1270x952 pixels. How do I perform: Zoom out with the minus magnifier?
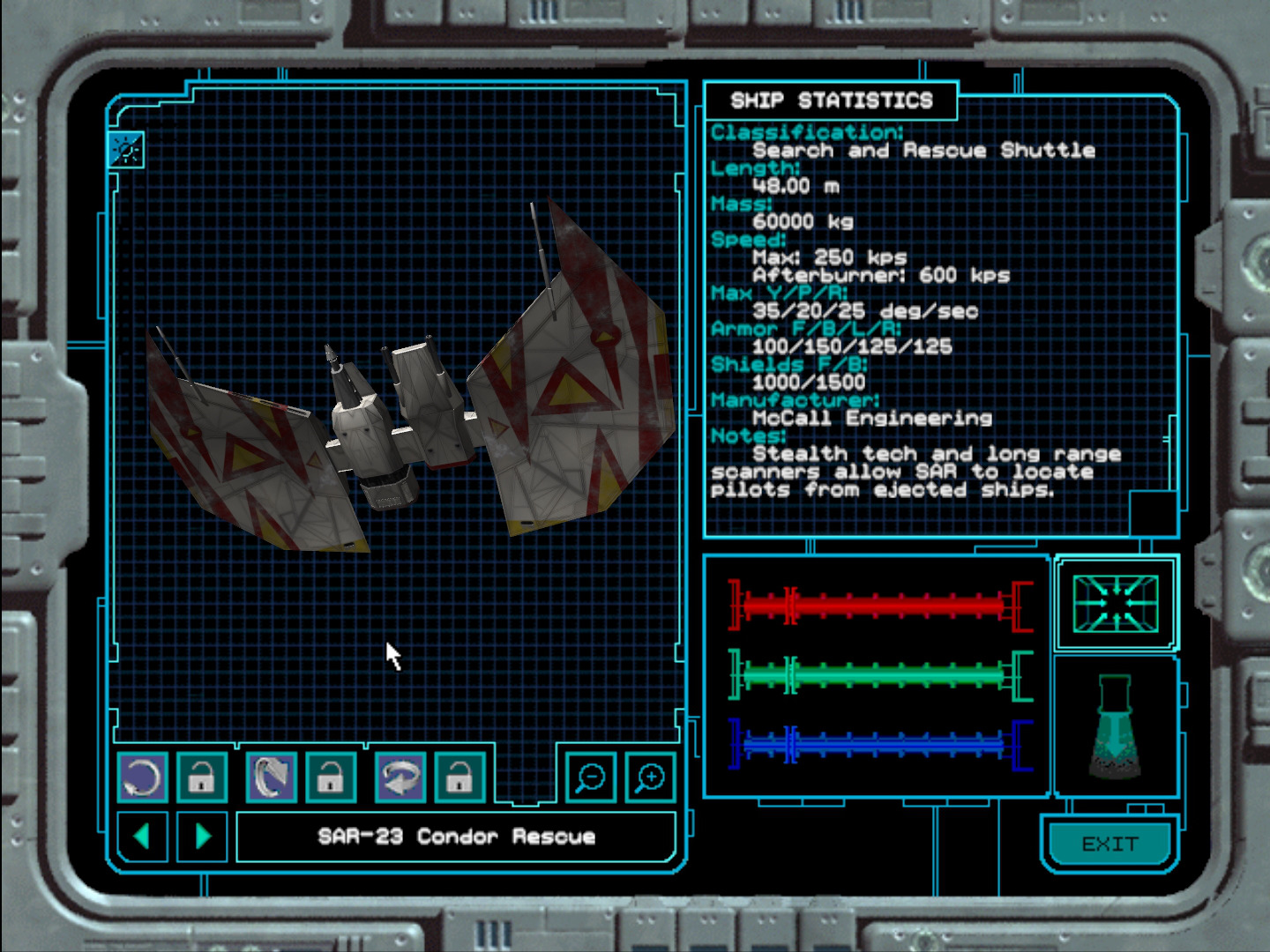click(590, 777)
